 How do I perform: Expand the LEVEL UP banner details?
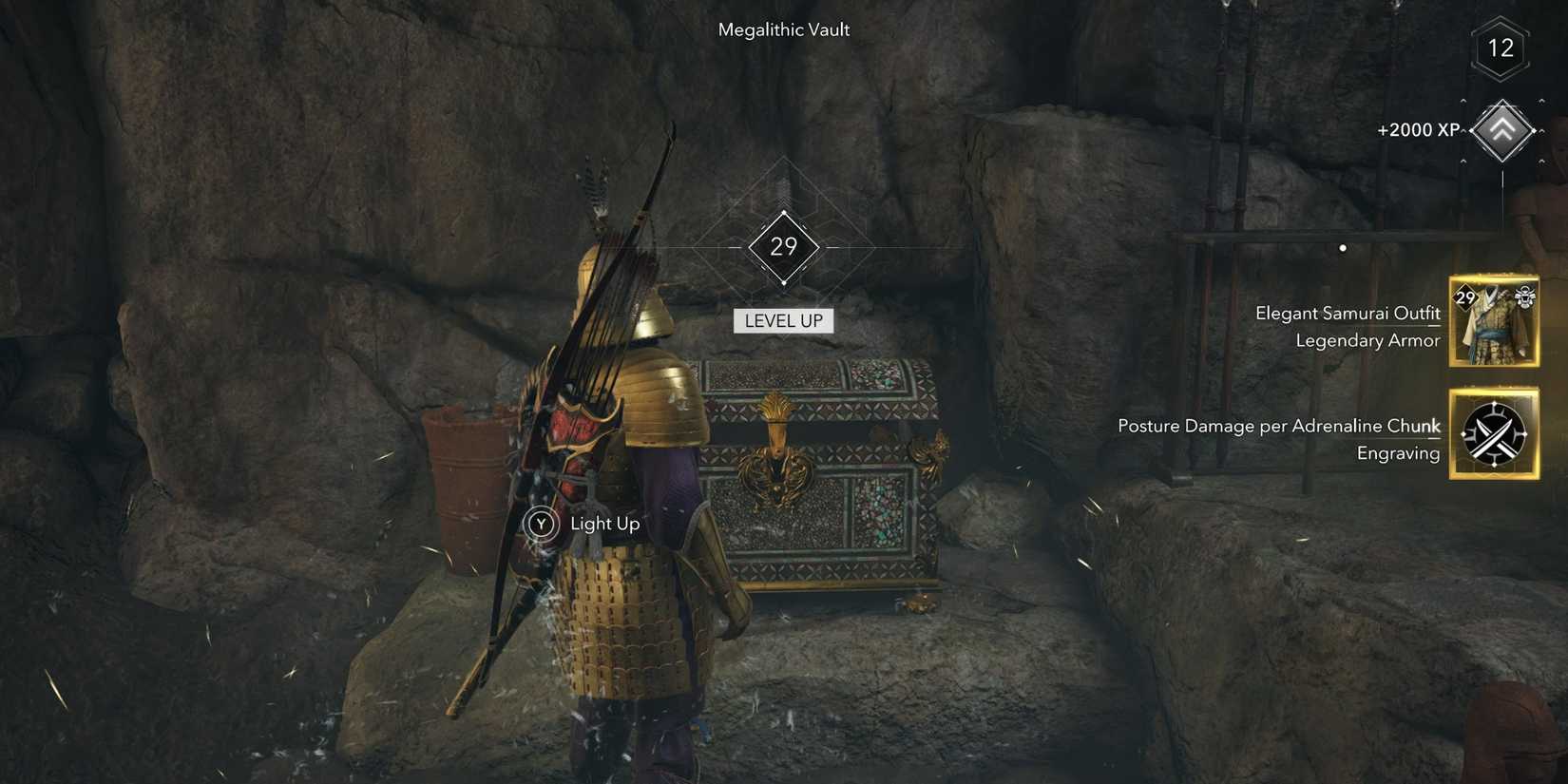pos(783,320)
